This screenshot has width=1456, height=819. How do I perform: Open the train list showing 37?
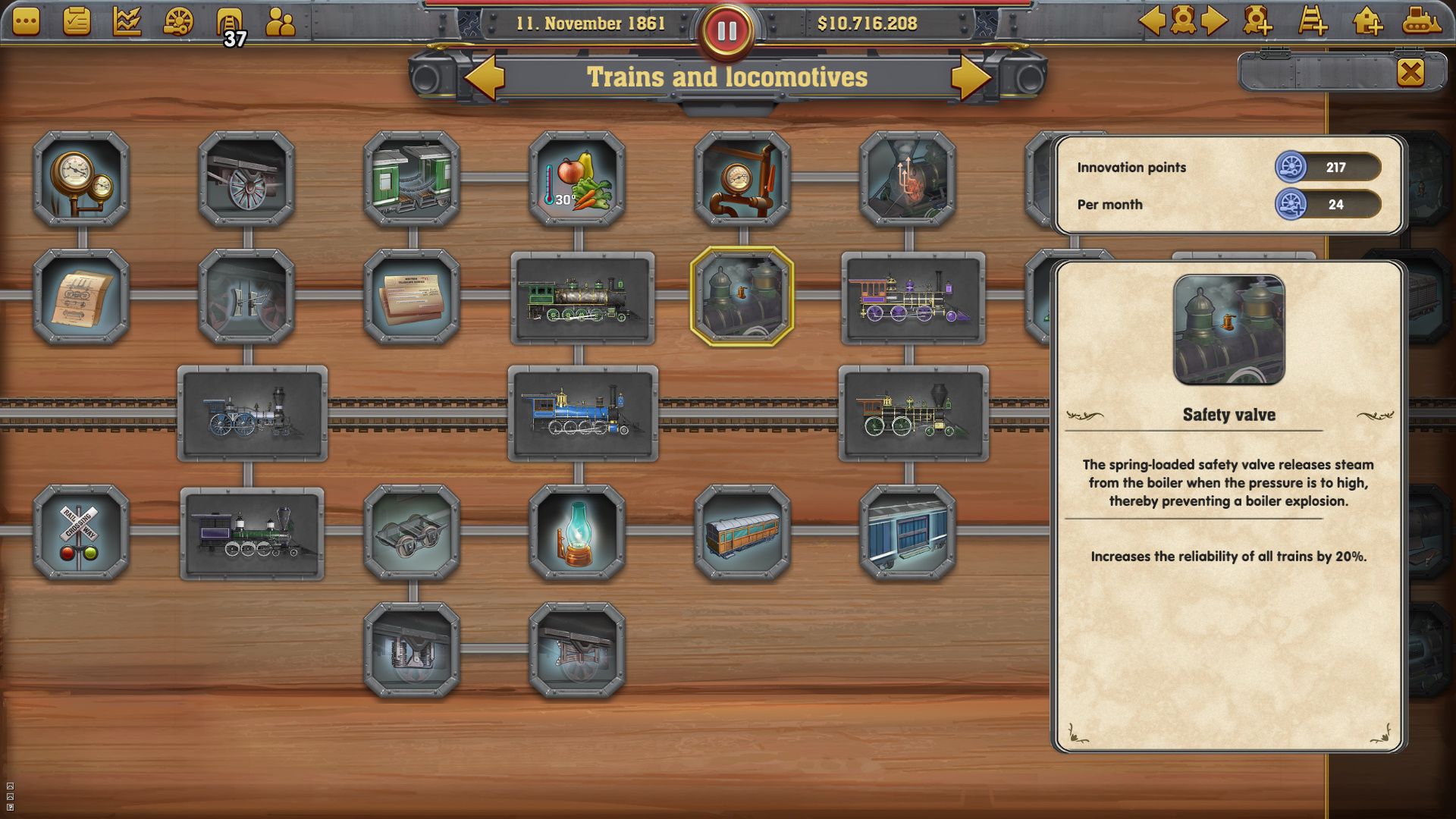[x=228, y=23]
